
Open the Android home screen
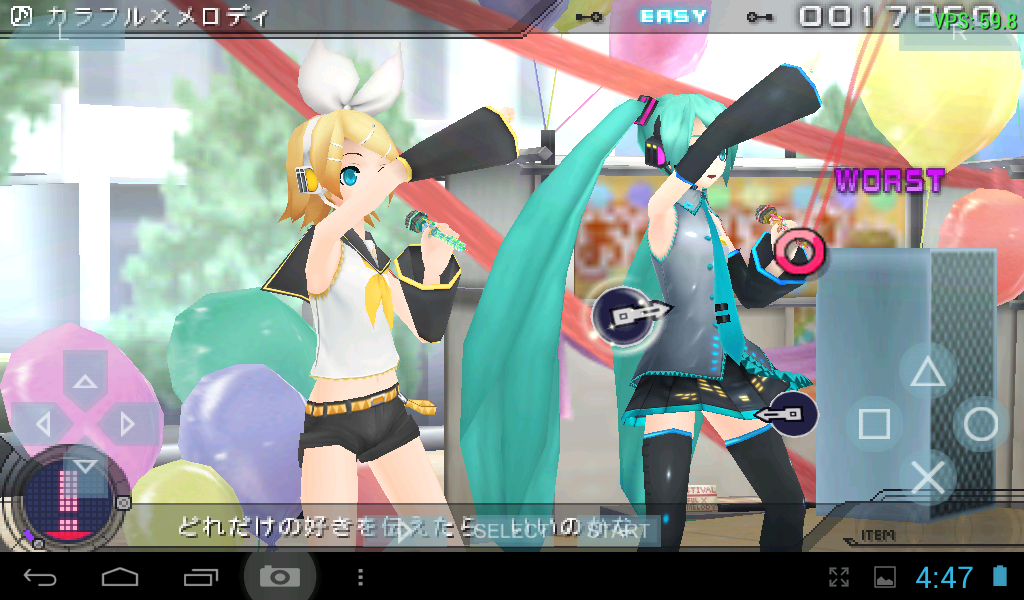pos(120,577)
